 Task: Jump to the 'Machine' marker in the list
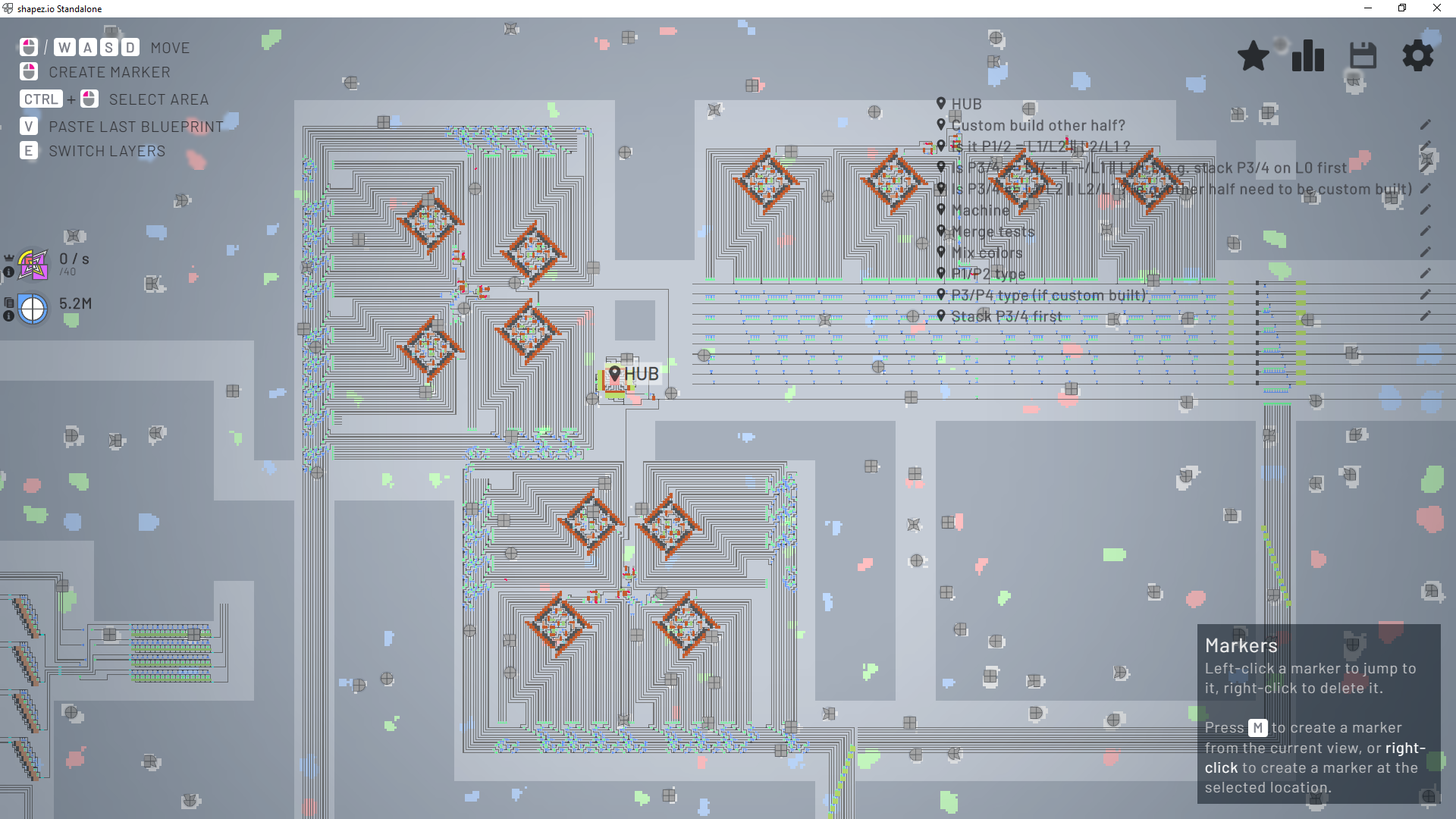[x=980, y=210]
